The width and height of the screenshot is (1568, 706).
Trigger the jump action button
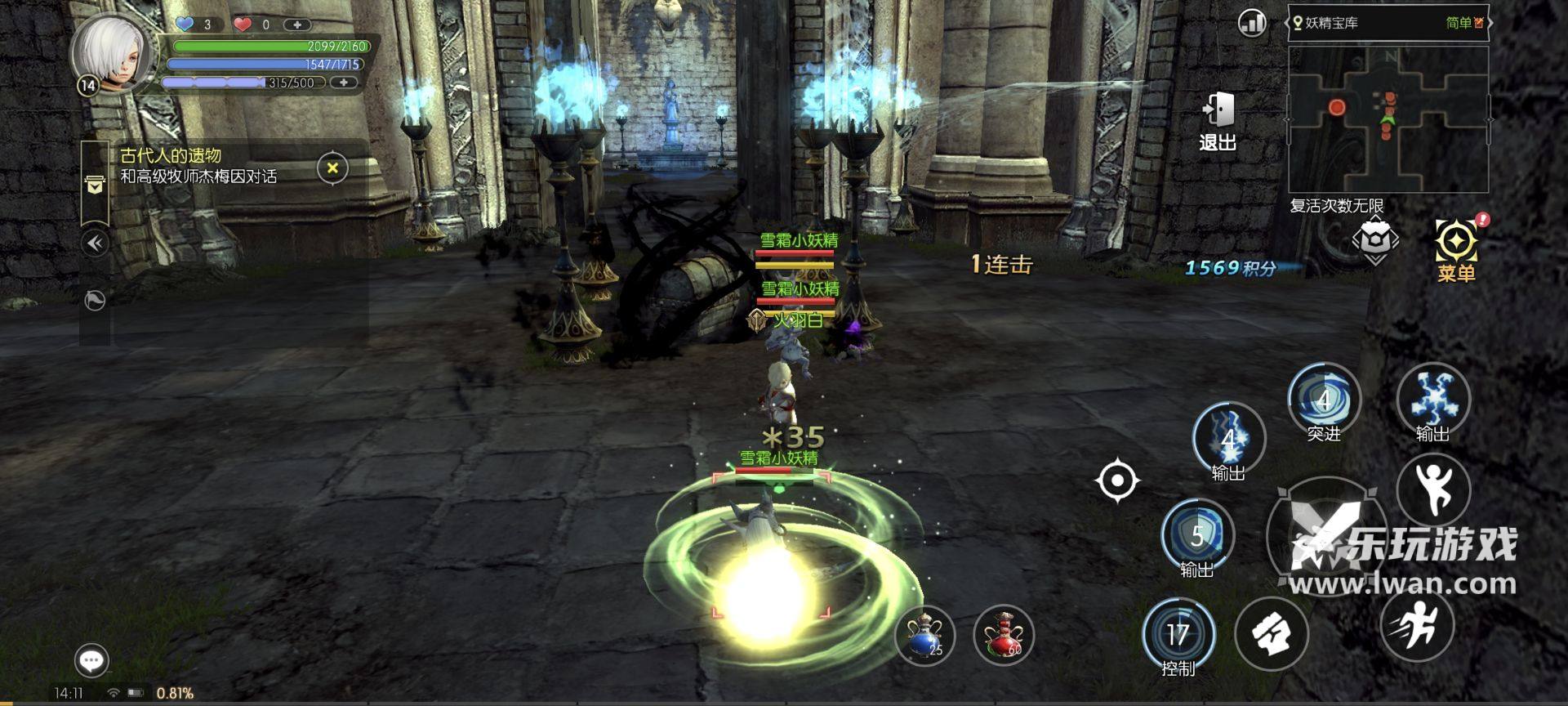(x=1433, y=489)
